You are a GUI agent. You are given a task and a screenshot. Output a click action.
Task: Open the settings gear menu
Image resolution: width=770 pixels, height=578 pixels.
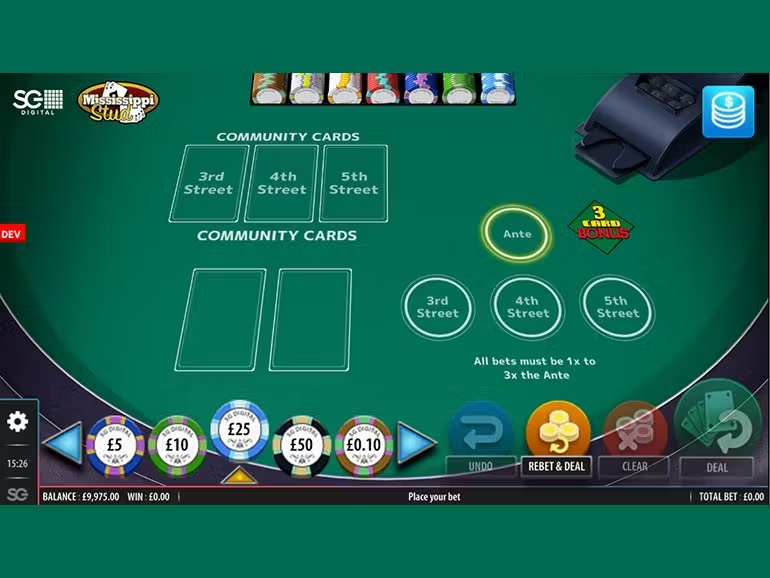18,421
